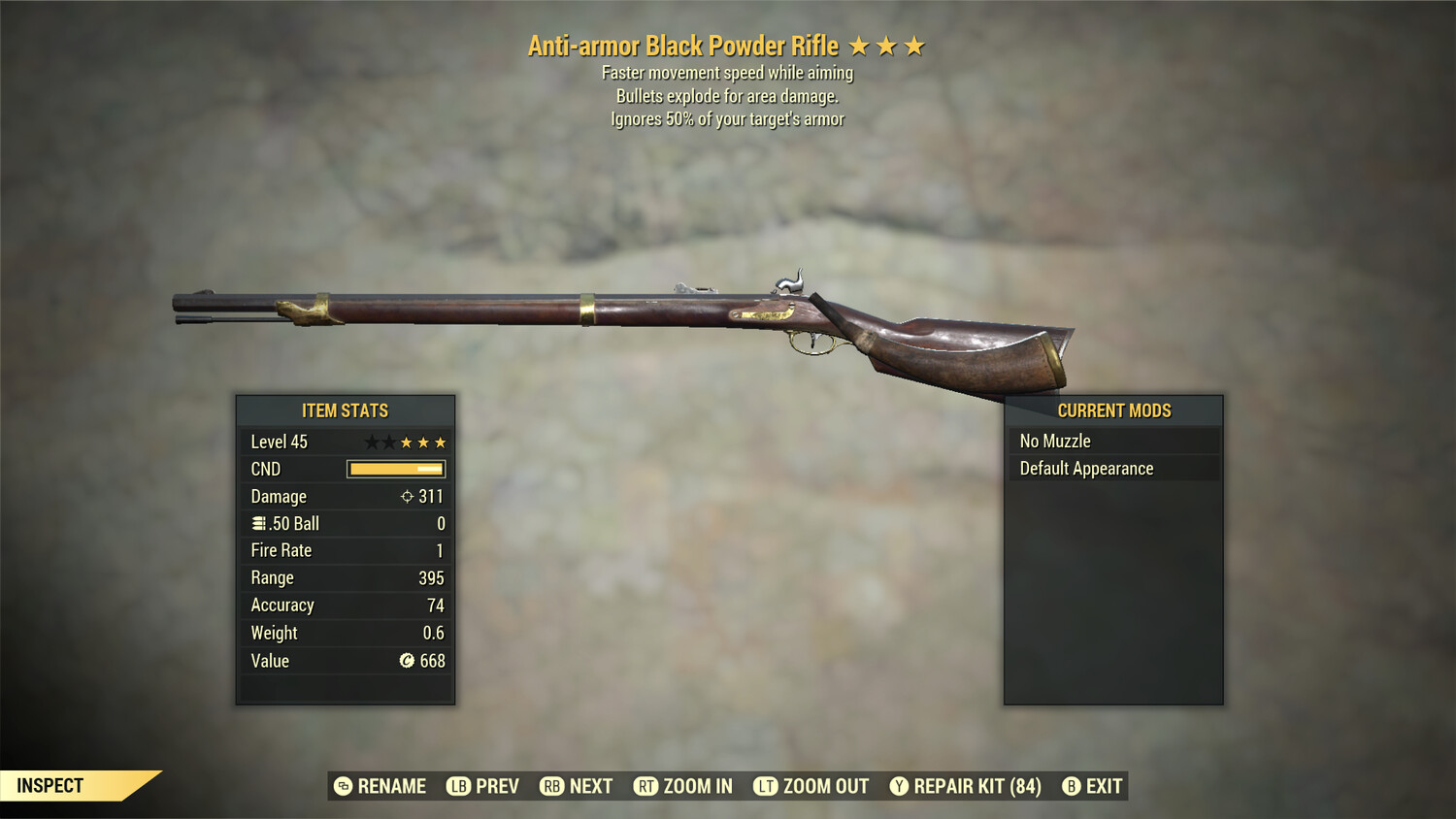Toggle the last gold star on Level 45 rating
The width and height of the screenshot is (1456, 819).
click(x=442, y=441)
